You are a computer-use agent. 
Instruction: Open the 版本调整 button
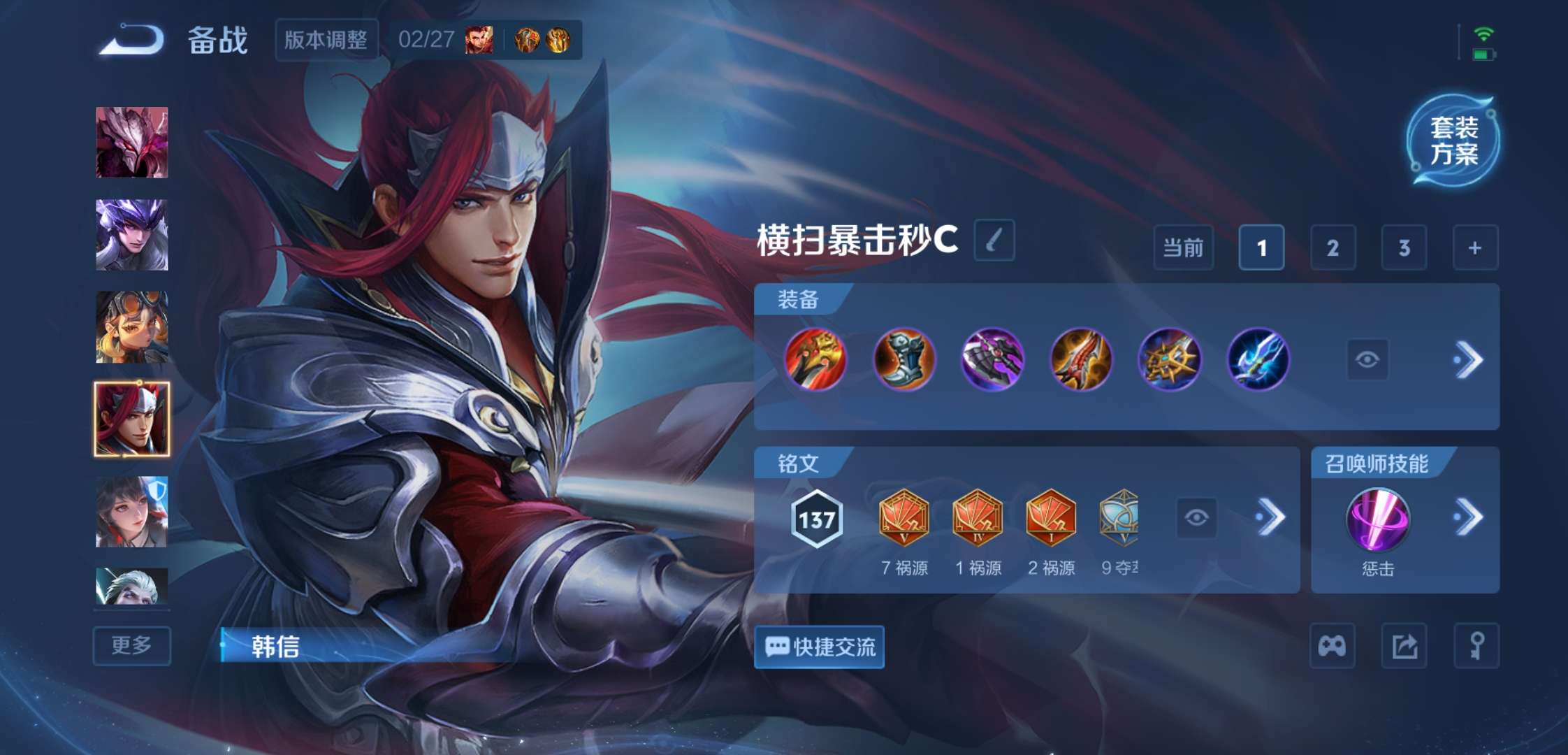coord(326,40)
